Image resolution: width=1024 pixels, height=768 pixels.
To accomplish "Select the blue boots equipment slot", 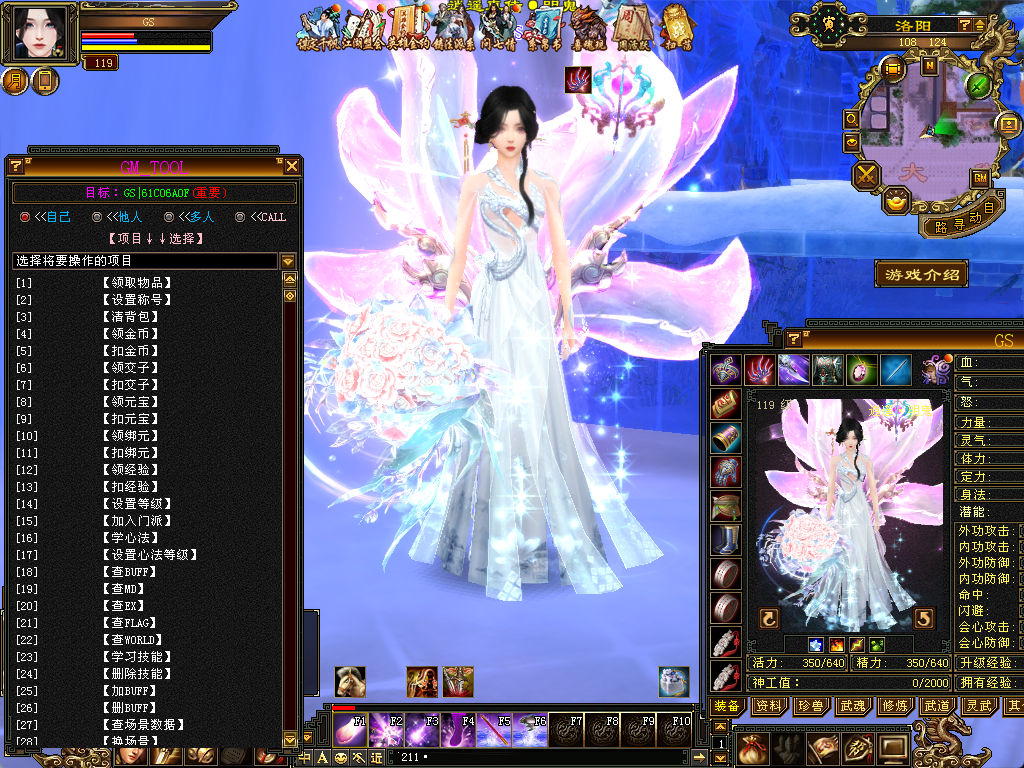I will (x=726, y=540).
